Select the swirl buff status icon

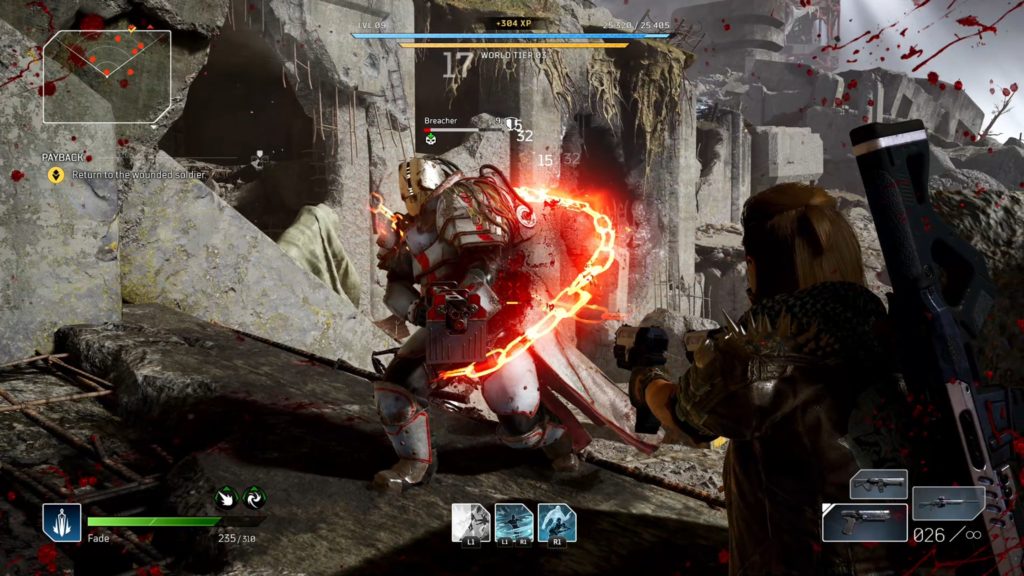(x=253, y=498)
